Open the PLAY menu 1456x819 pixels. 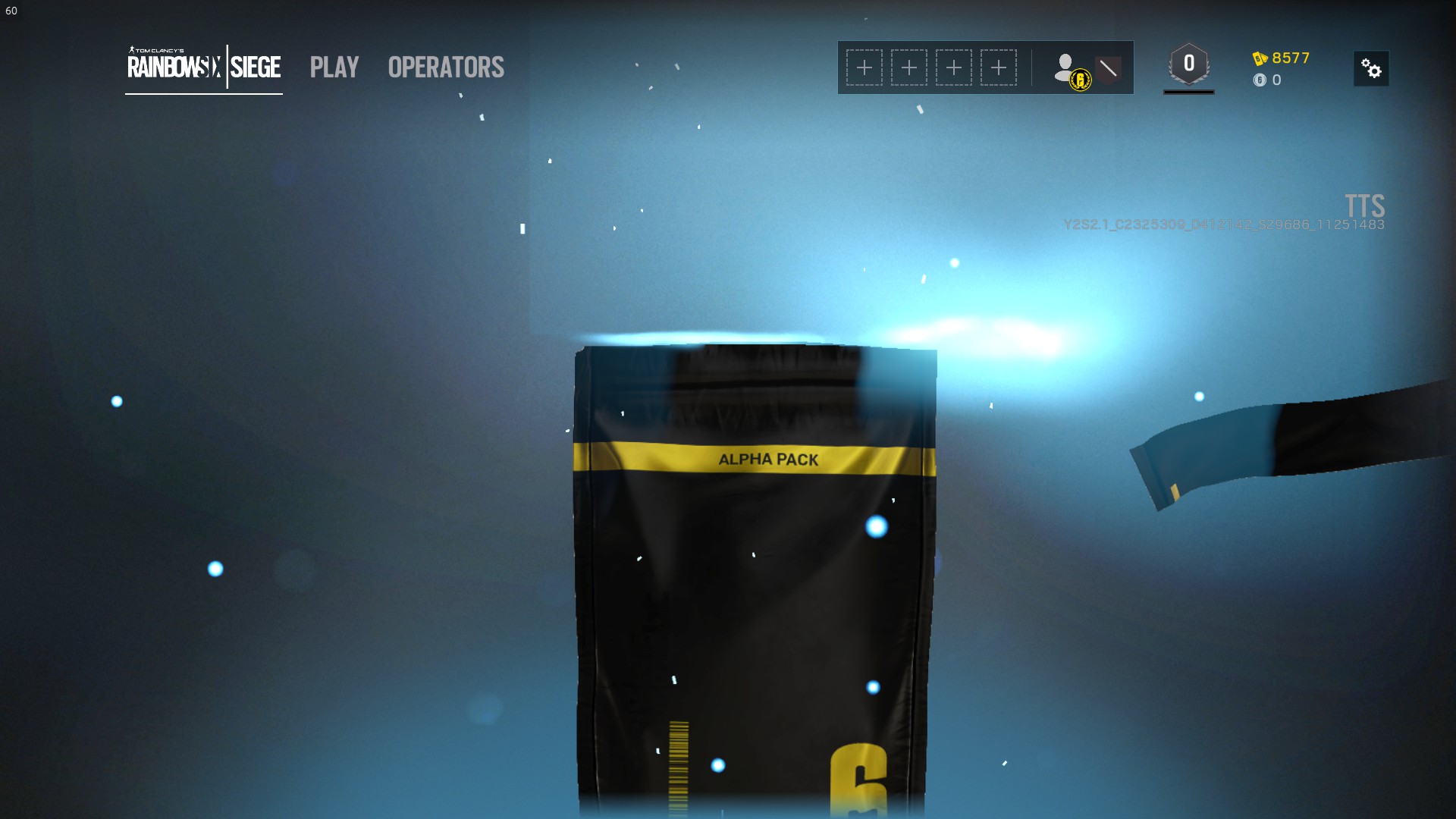[x=334, y=67]
